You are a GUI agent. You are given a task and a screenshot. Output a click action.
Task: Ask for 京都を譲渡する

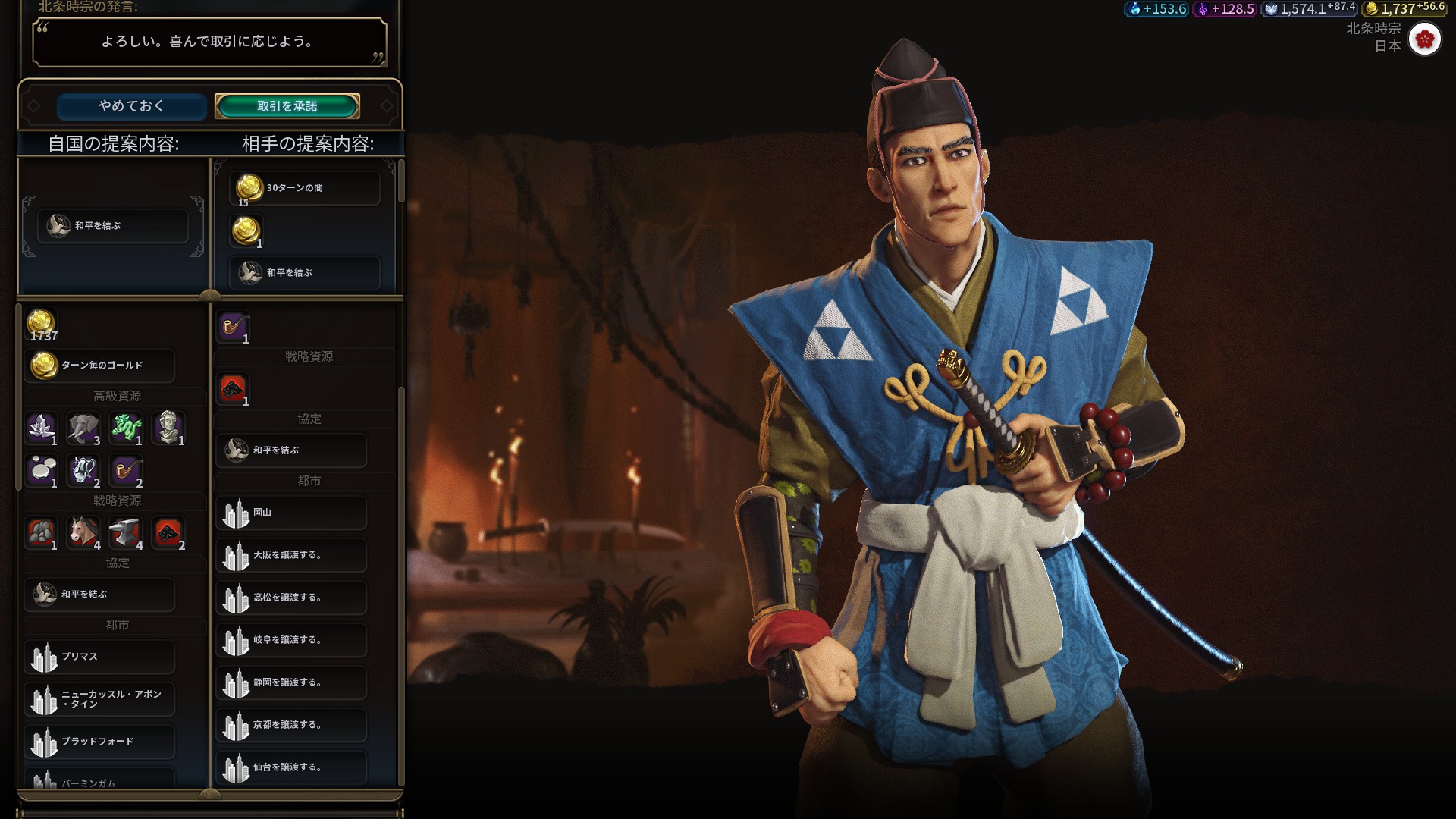[x=291, y=726]
